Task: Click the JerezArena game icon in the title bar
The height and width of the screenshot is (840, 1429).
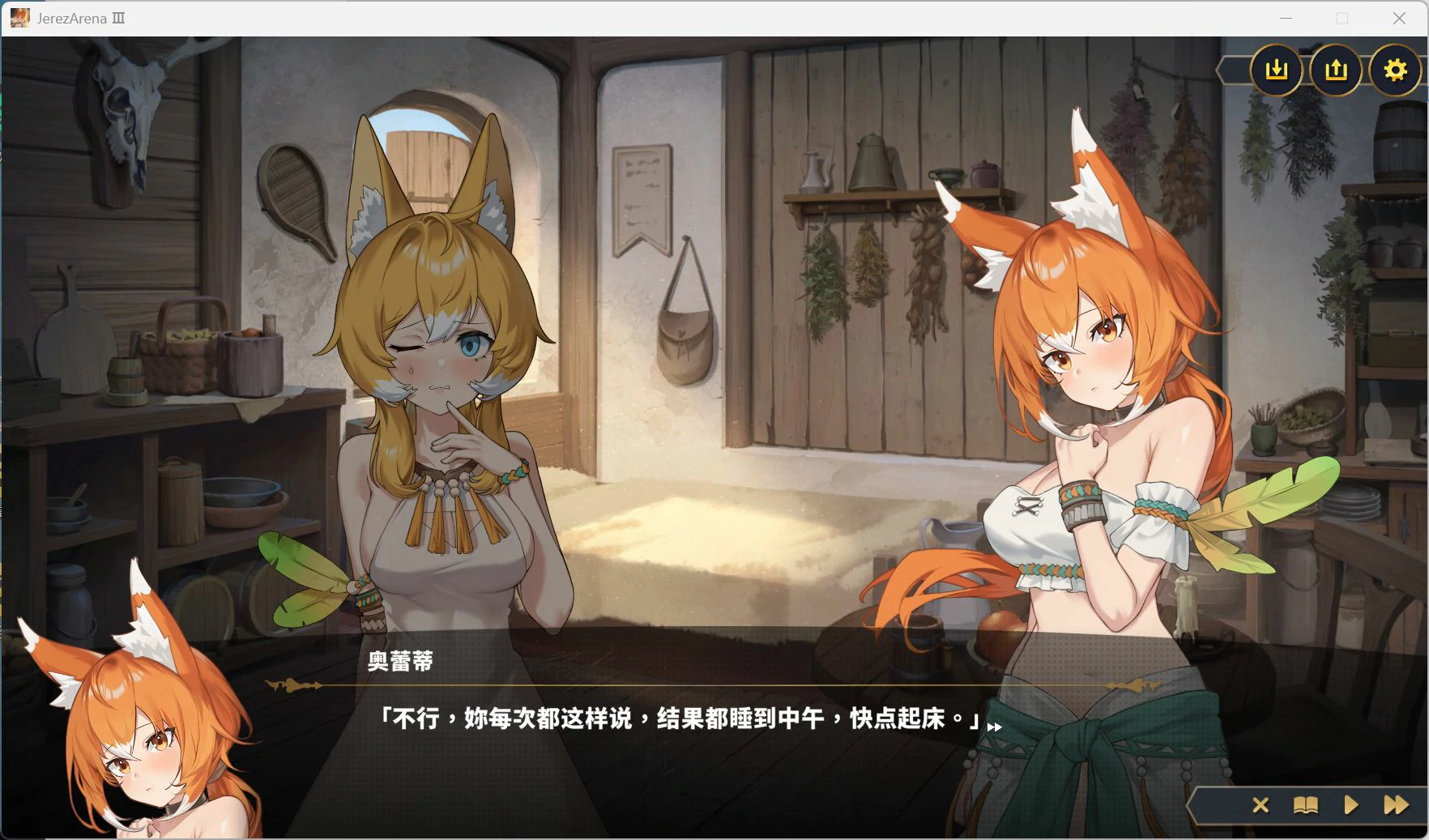Action: click(19, 18)
